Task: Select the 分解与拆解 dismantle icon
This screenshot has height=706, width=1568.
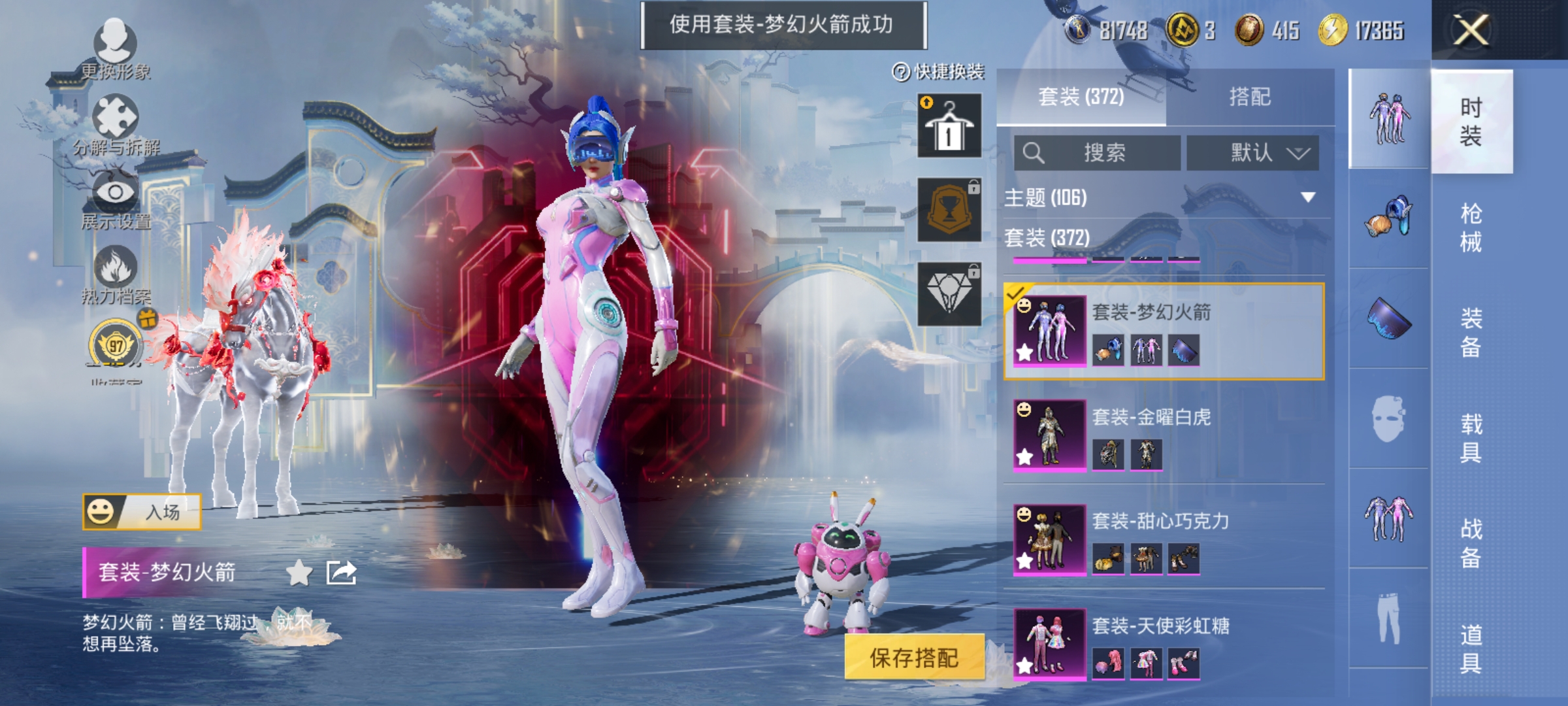Action: pos(114,114)
